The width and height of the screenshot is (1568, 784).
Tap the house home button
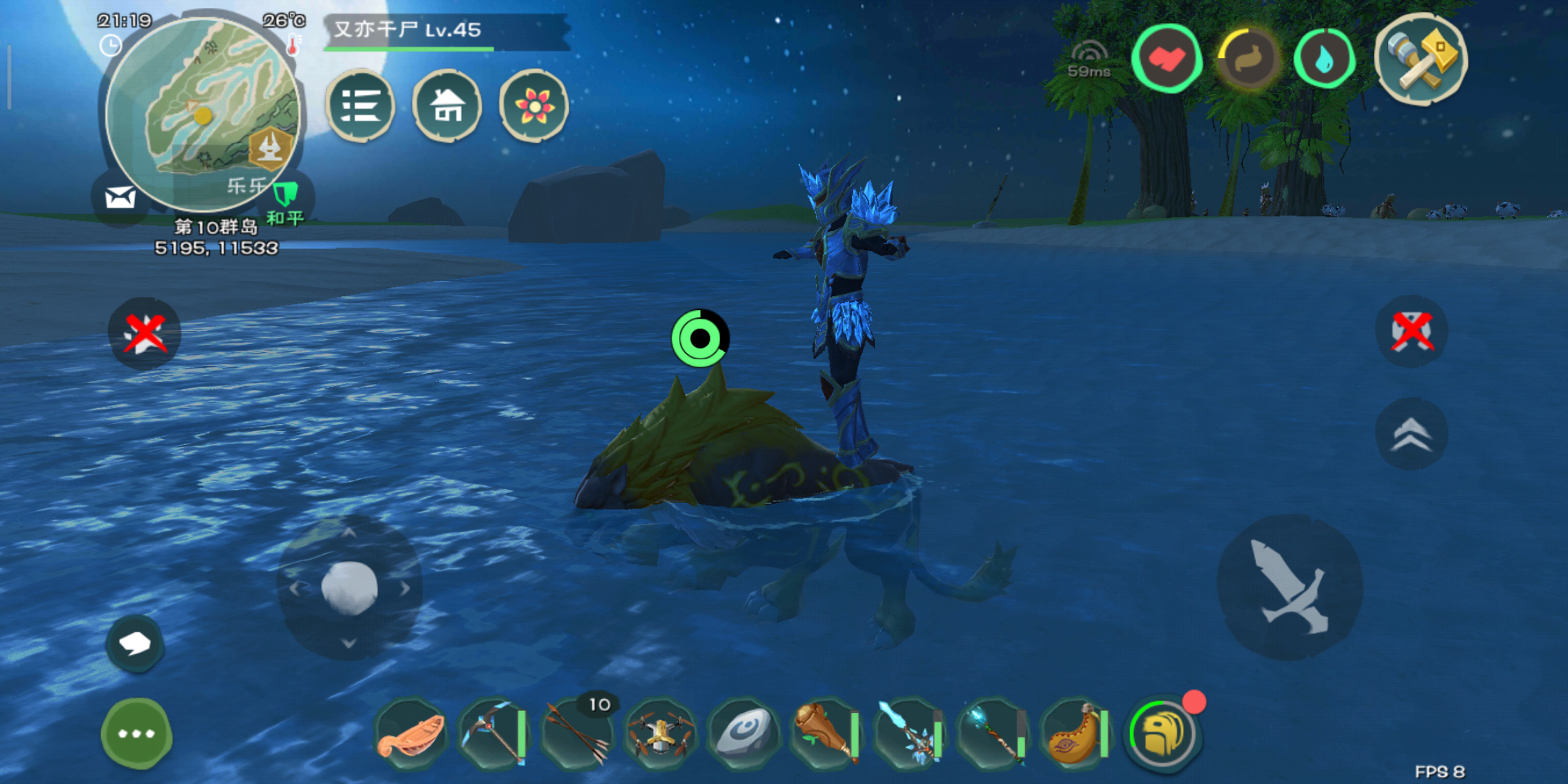(x=447, y=106)
